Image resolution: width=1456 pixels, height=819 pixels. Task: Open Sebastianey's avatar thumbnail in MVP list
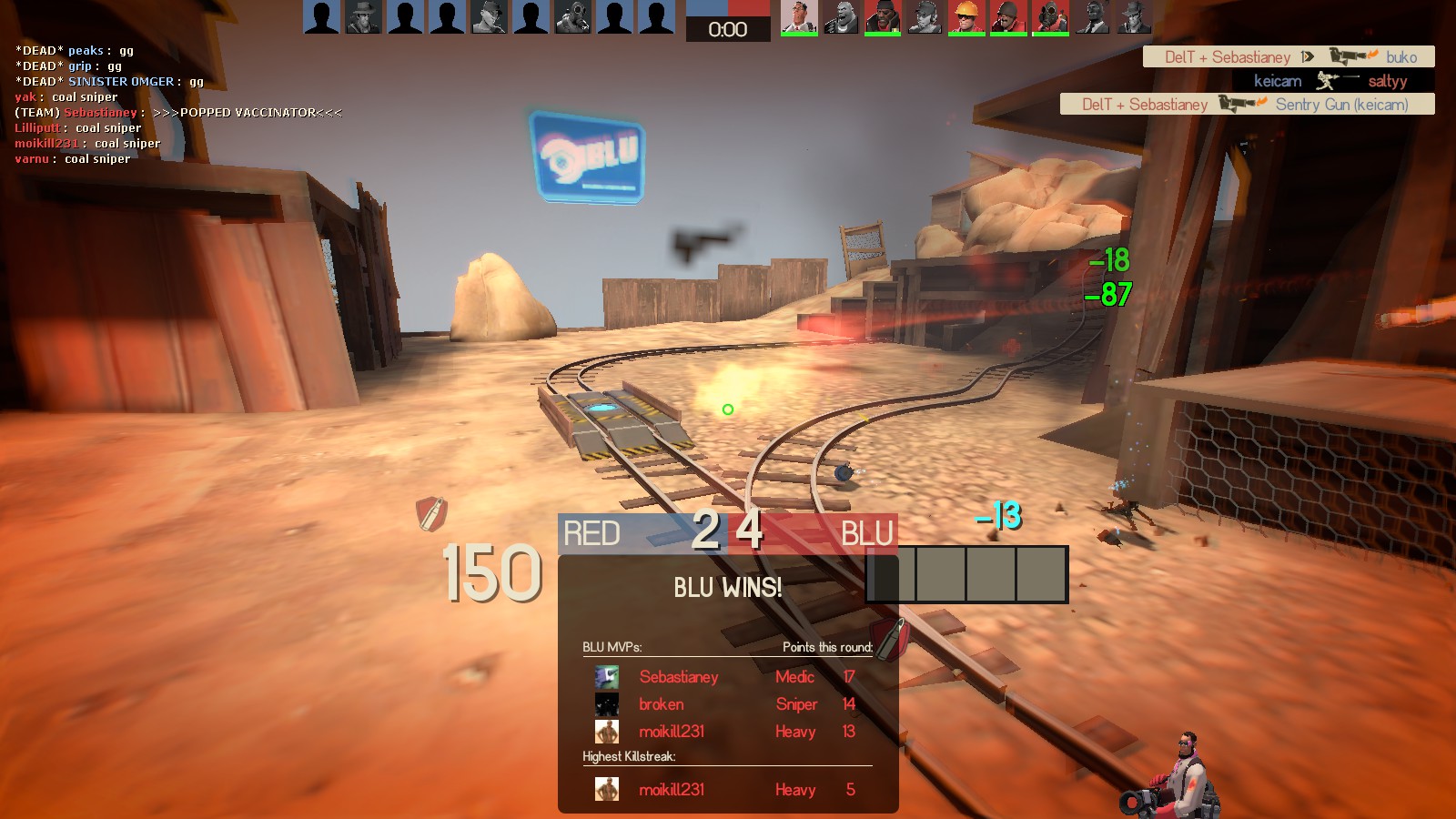point(607,677)
